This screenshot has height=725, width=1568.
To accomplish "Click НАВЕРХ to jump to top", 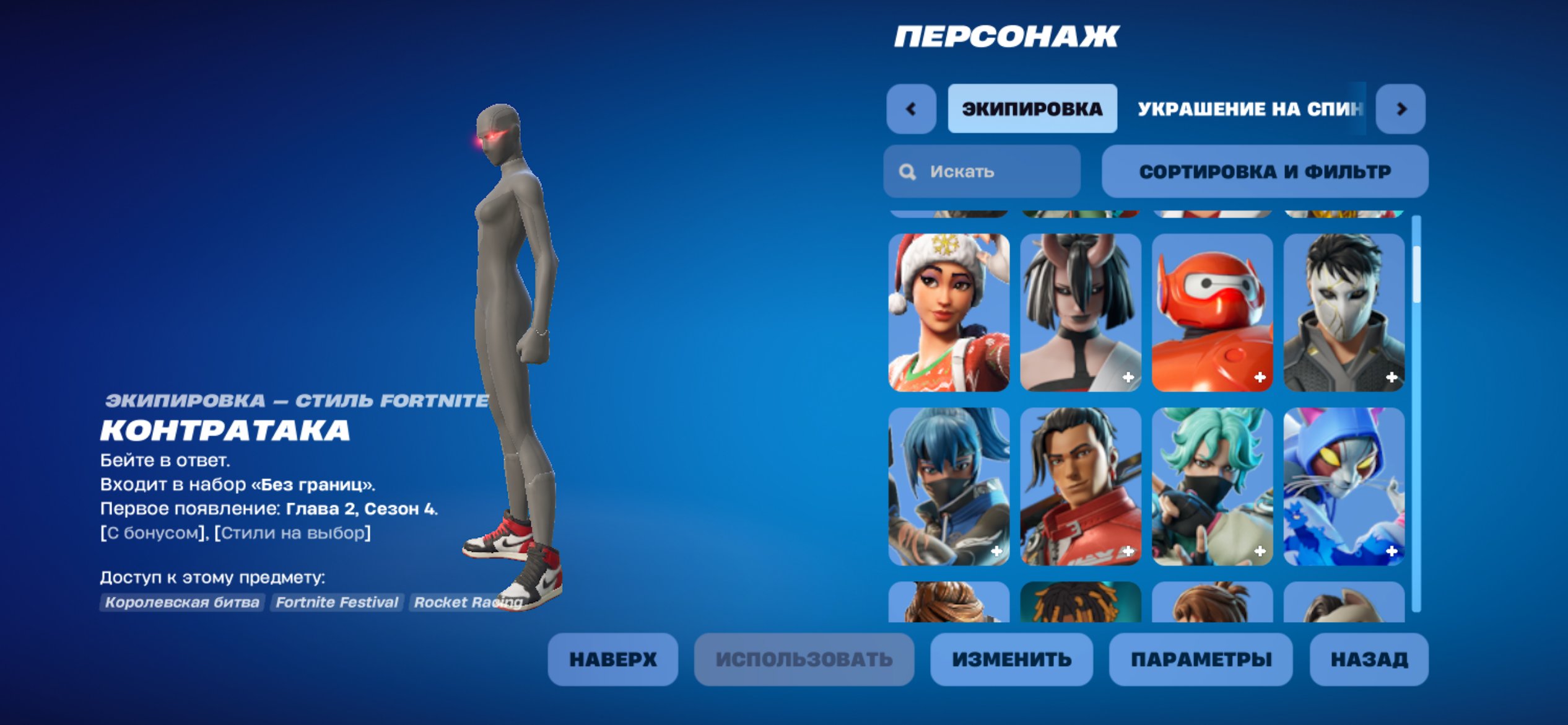I will tap(613, 659).
